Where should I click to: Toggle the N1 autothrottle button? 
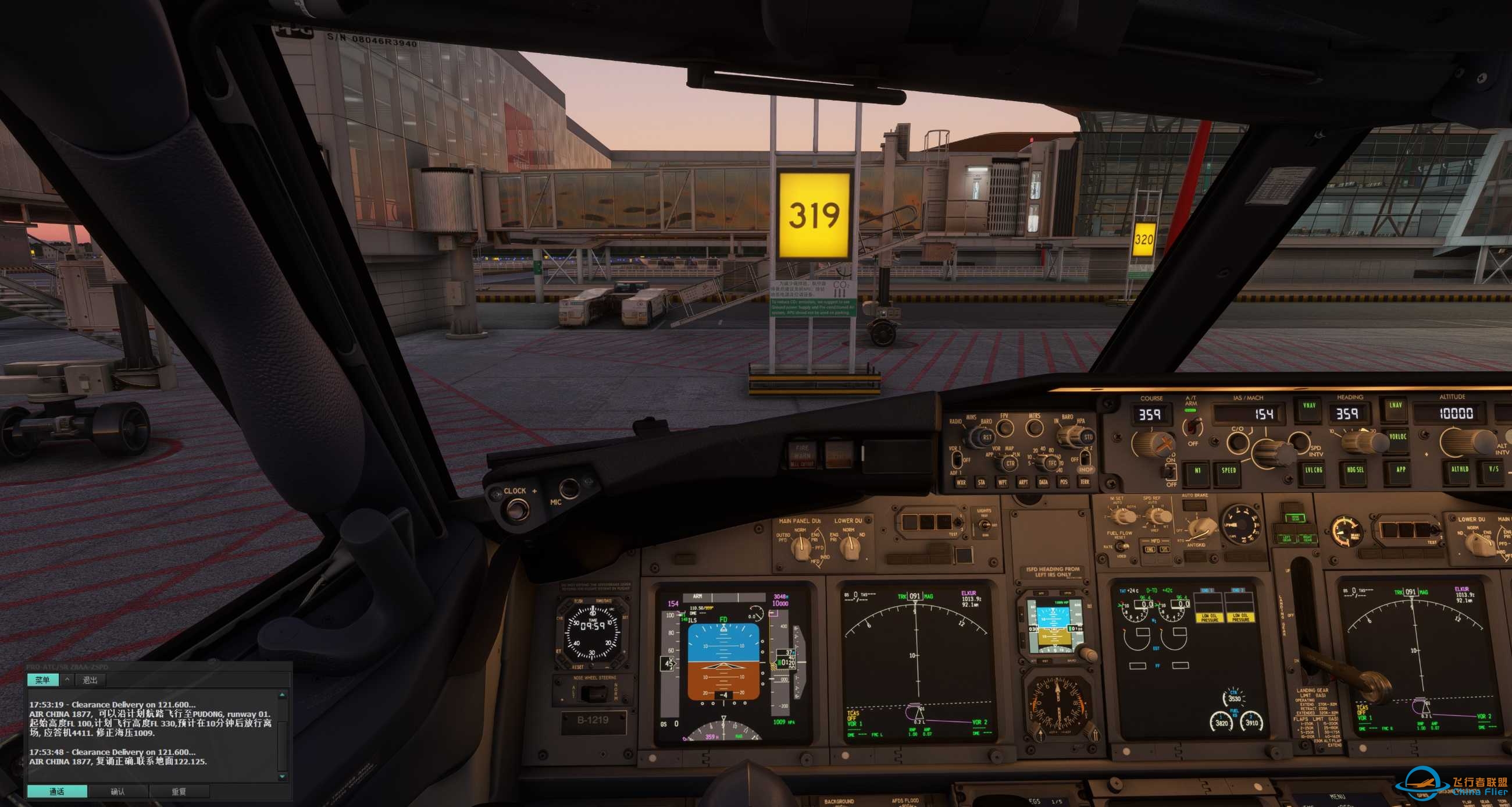[x=1197, y=472]
